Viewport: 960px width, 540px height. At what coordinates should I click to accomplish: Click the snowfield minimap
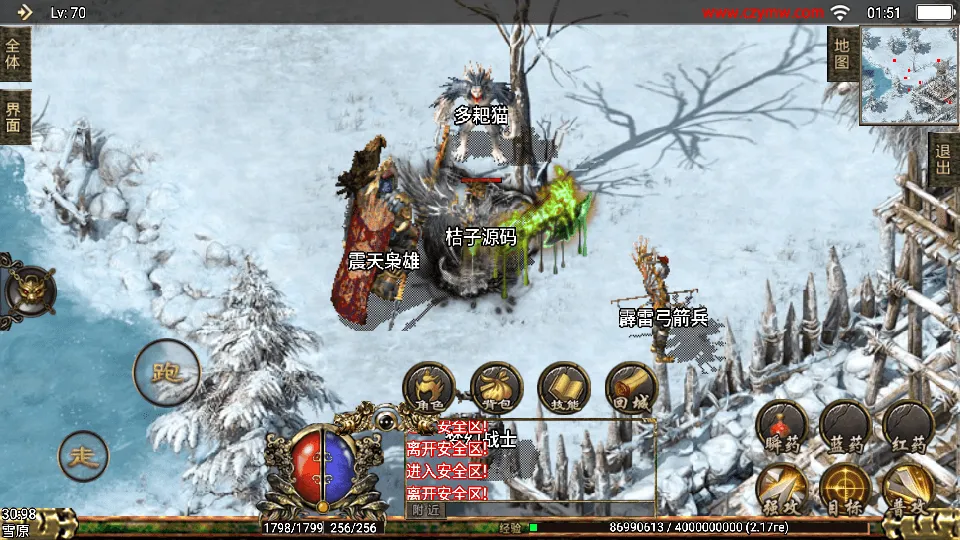(908, 75)
